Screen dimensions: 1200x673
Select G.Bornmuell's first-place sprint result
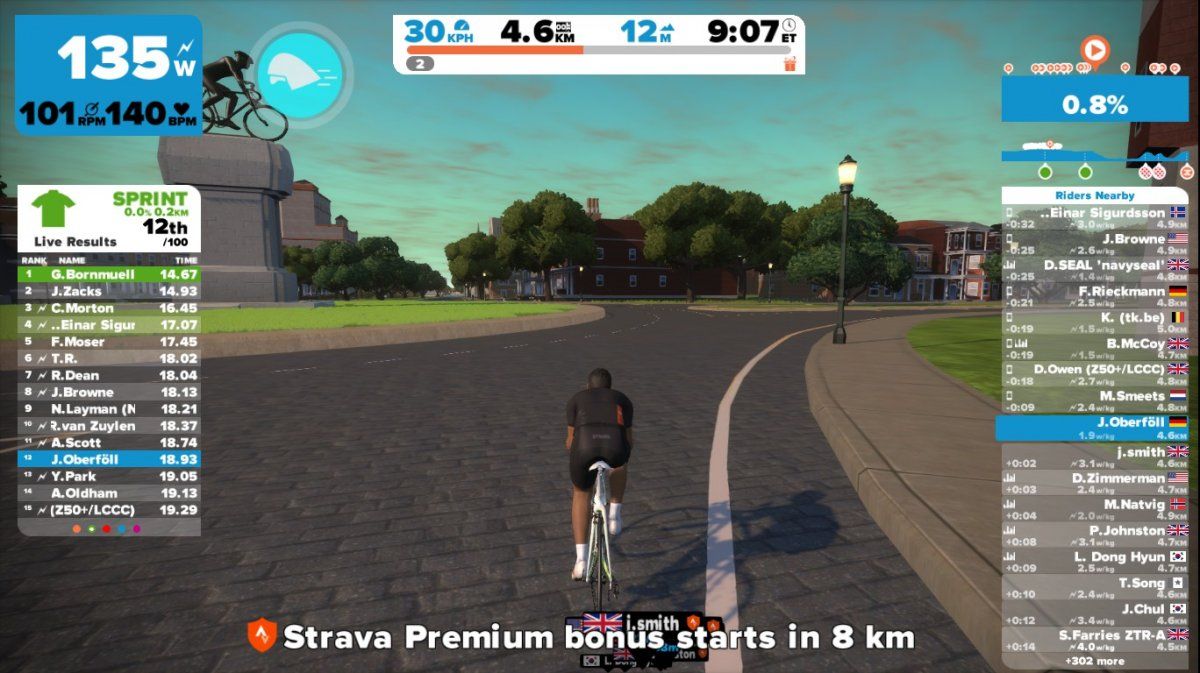109,274
